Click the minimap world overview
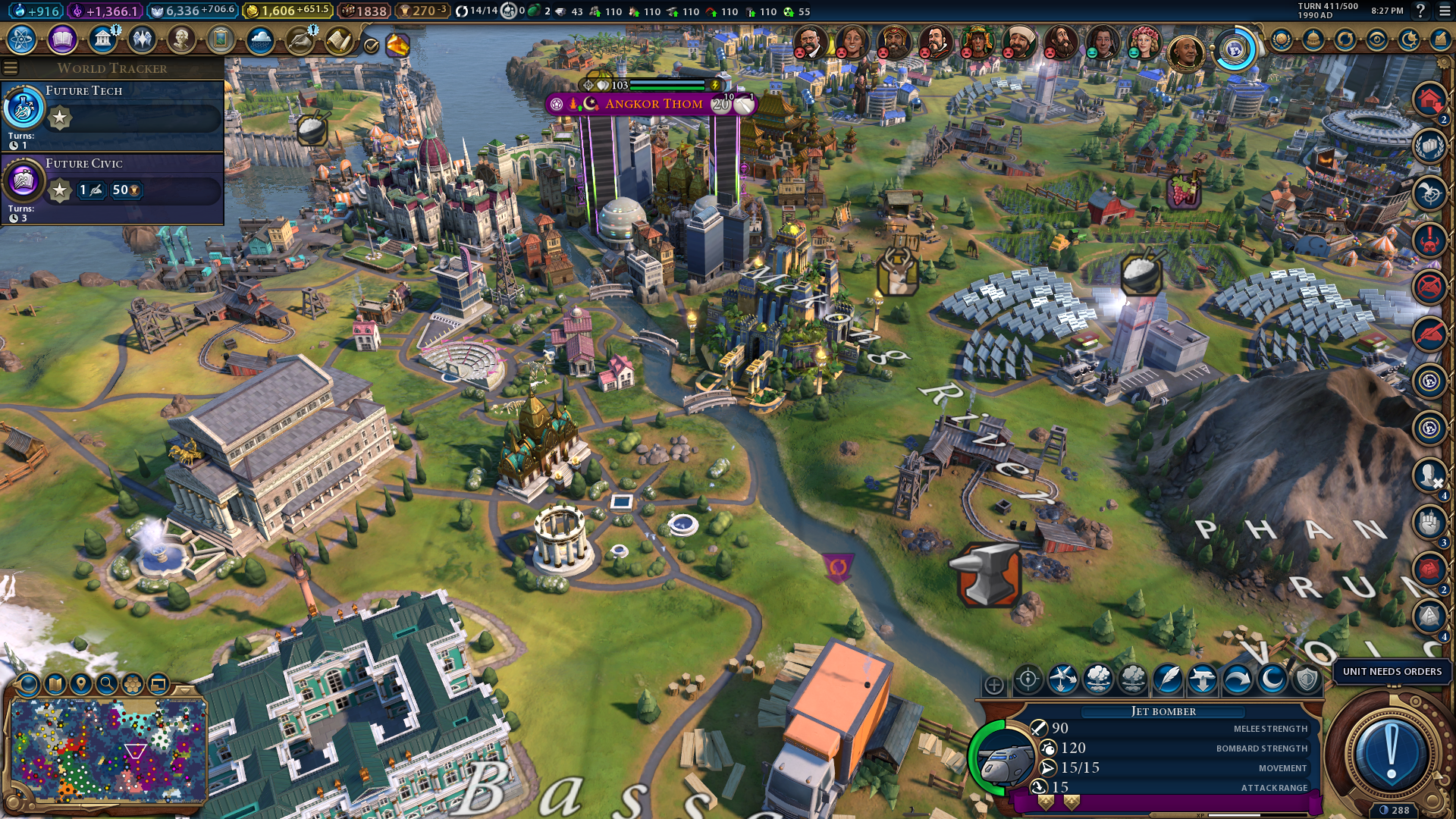The height and width of the screenshot is (819, 1456). pyautogui.click(x=107, y=751)
